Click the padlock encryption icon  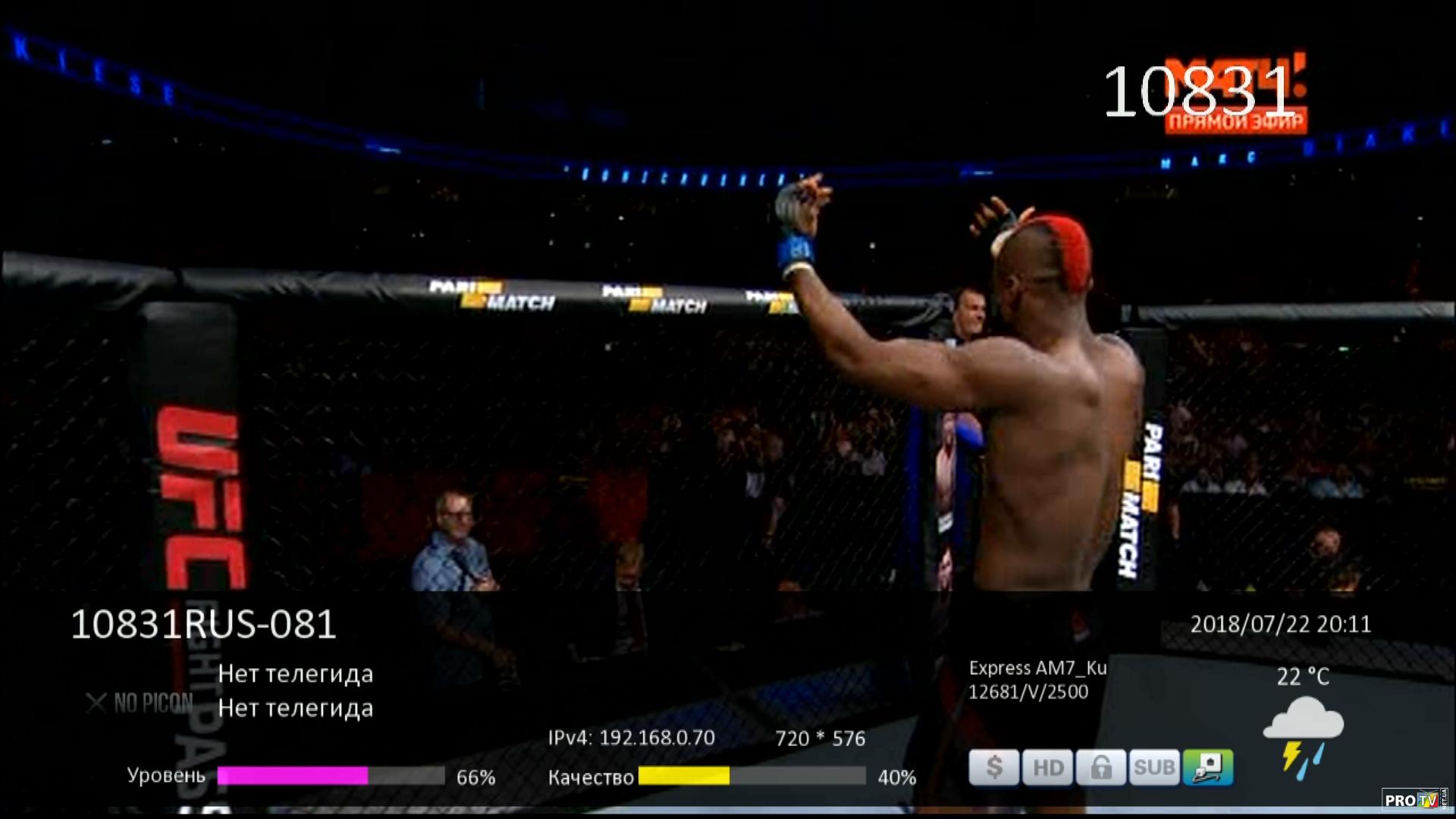coord(1100,767)
